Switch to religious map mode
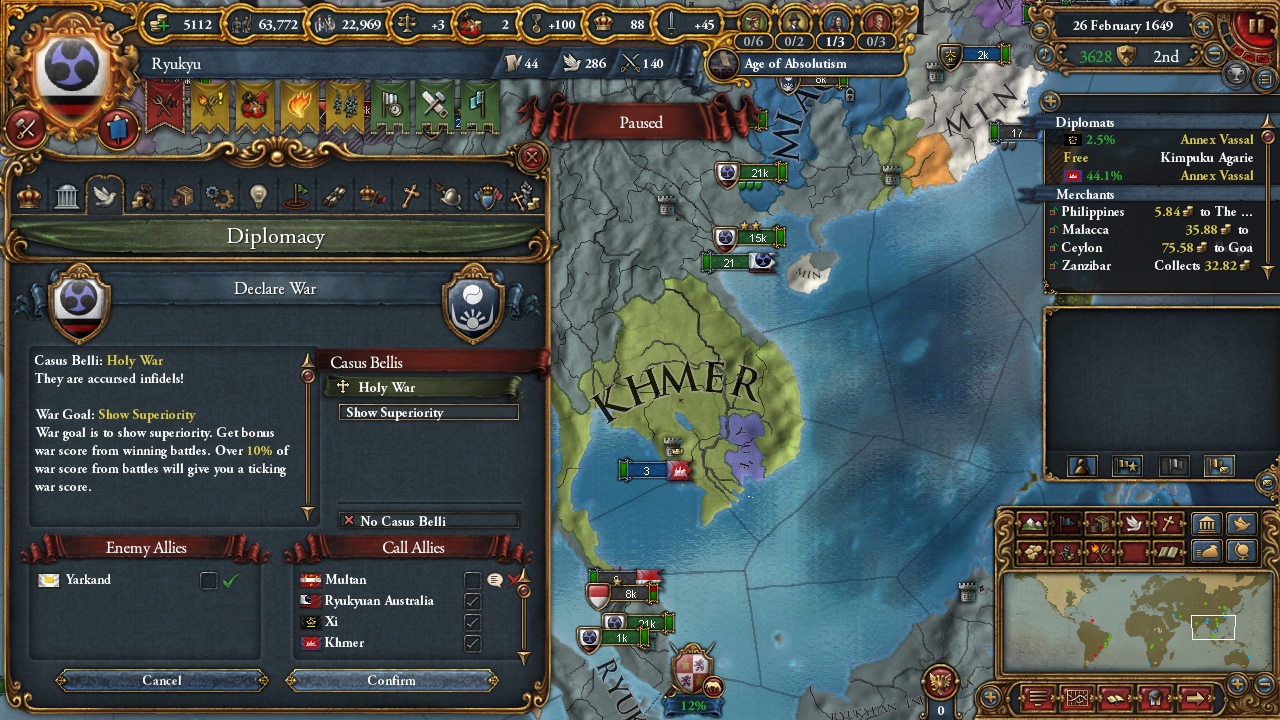 point(1170,523)
